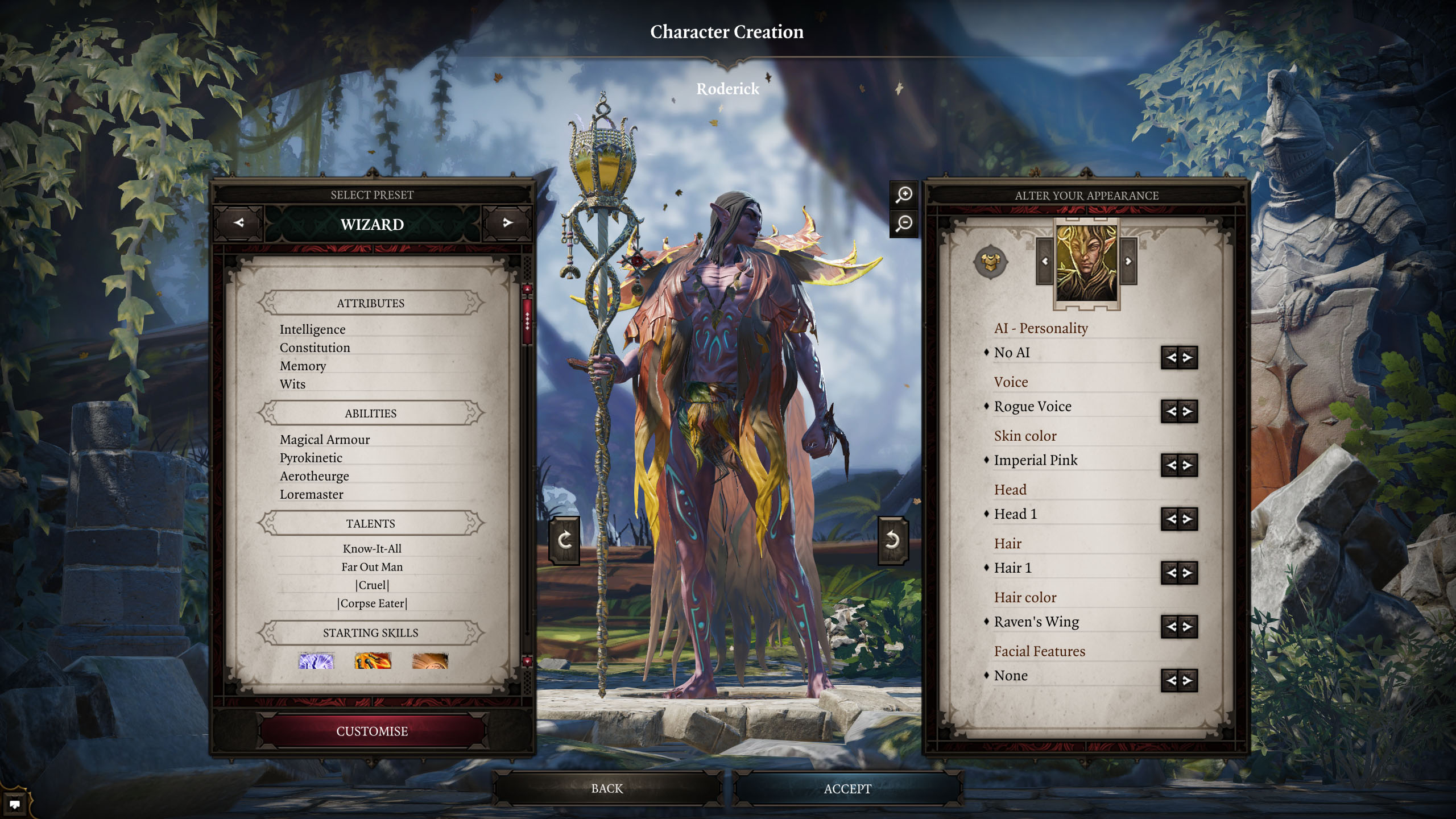The width and height of the screenshot is (1456, 819).
Task: Switch to the next class preset
Action: (507, 223)
